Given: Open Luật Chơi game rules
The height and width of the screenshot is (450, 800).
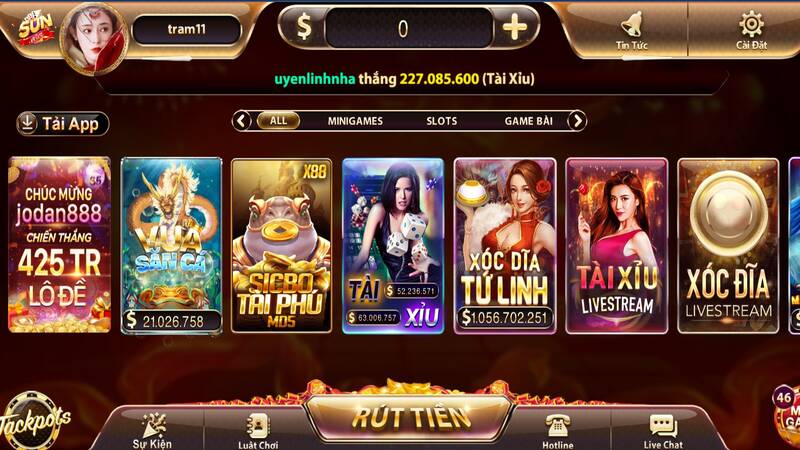Looking at the screenshot, I should 259,429.
